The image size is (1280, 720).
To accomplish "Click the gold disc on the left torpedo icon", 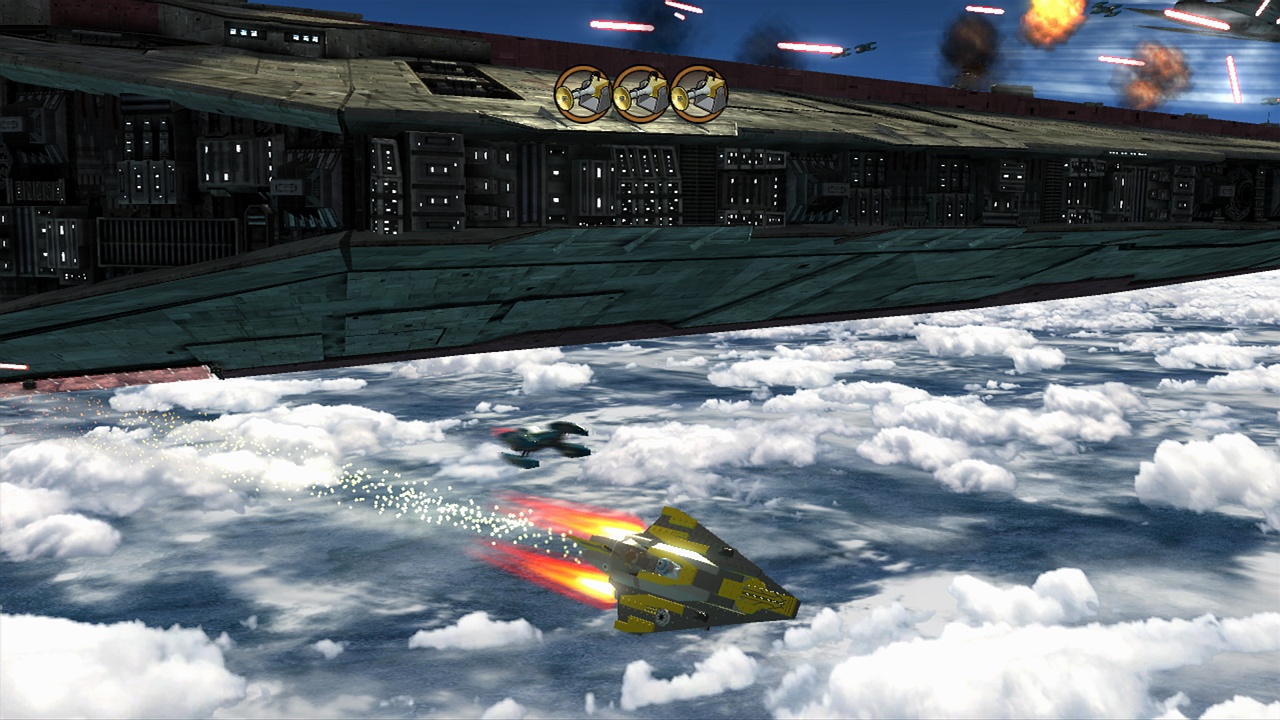I will tap(565, 100).
